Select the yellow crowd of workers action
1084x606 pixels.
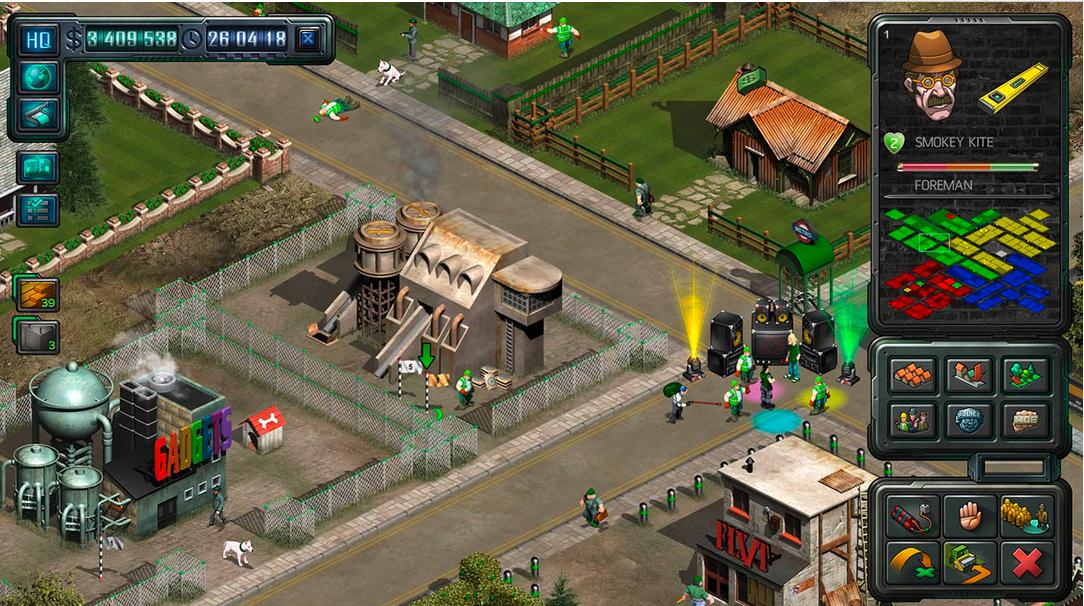[1026, 516]
